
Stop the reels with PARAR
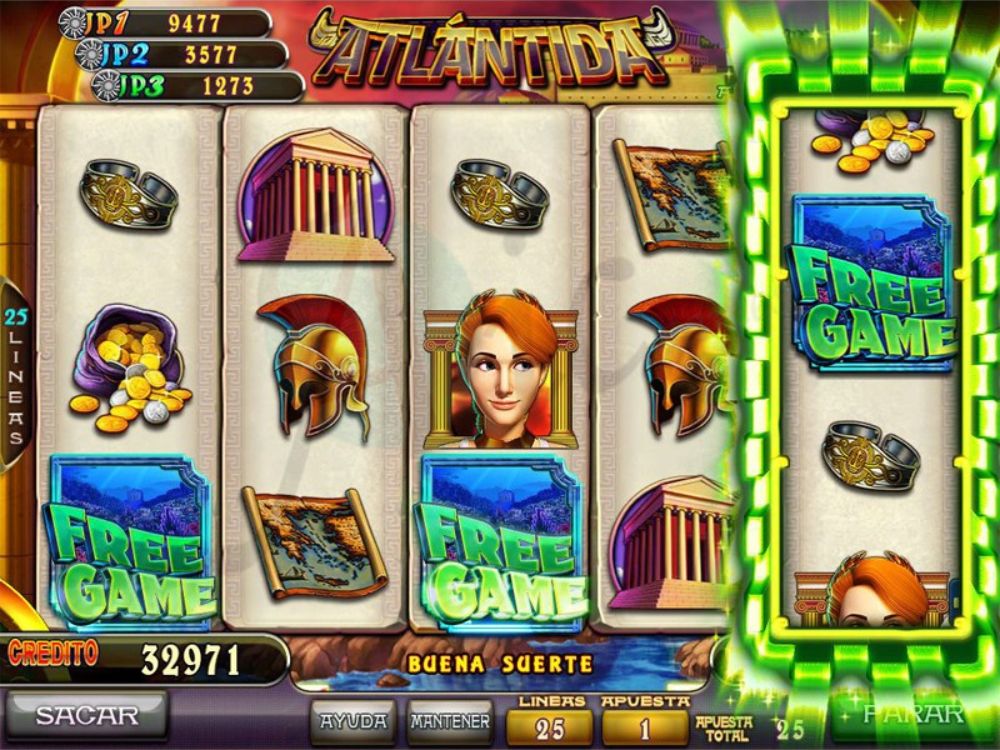tap(912, 714)
